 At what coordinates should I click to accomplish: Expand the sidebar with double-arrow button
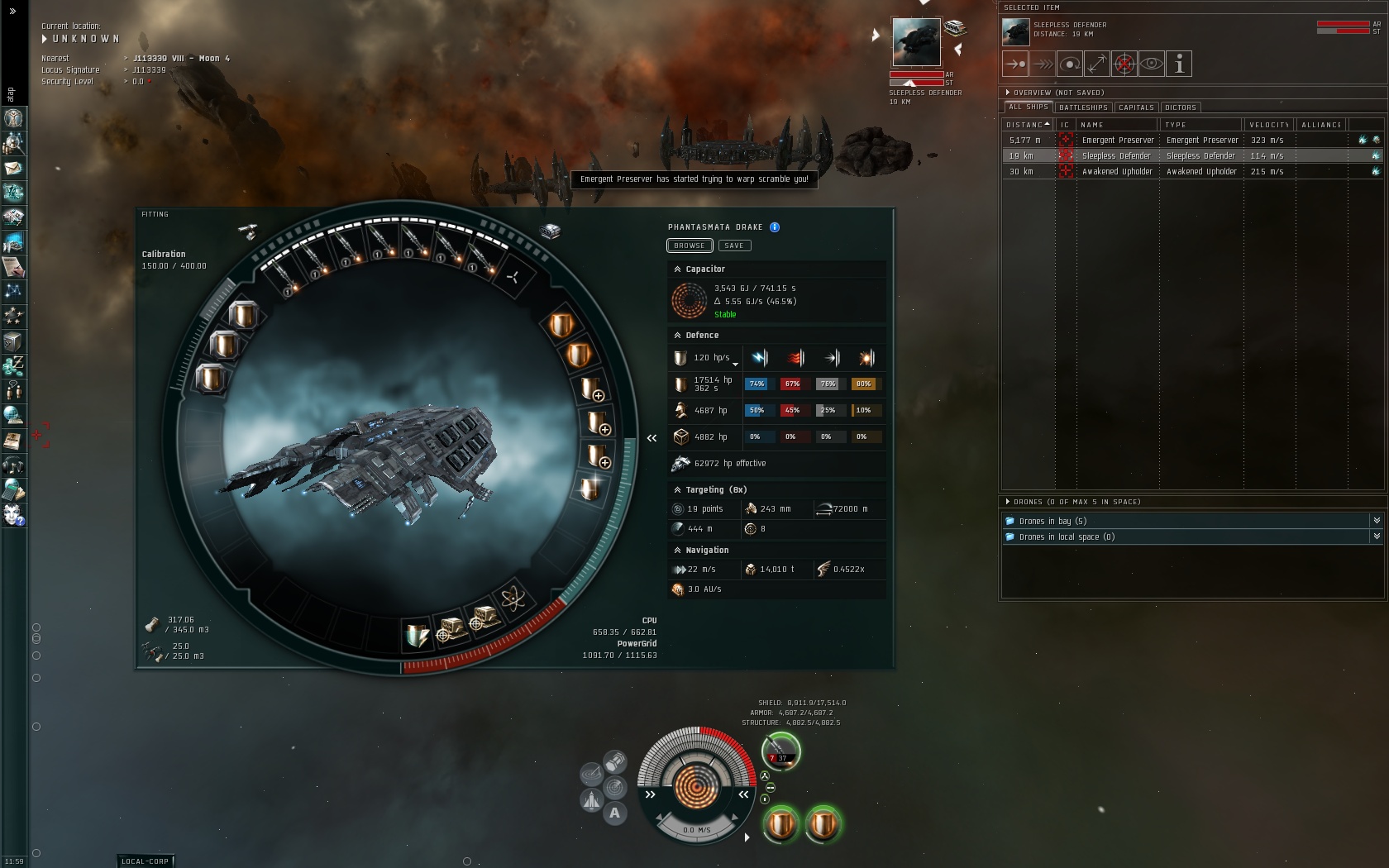[x=12, y=12]
